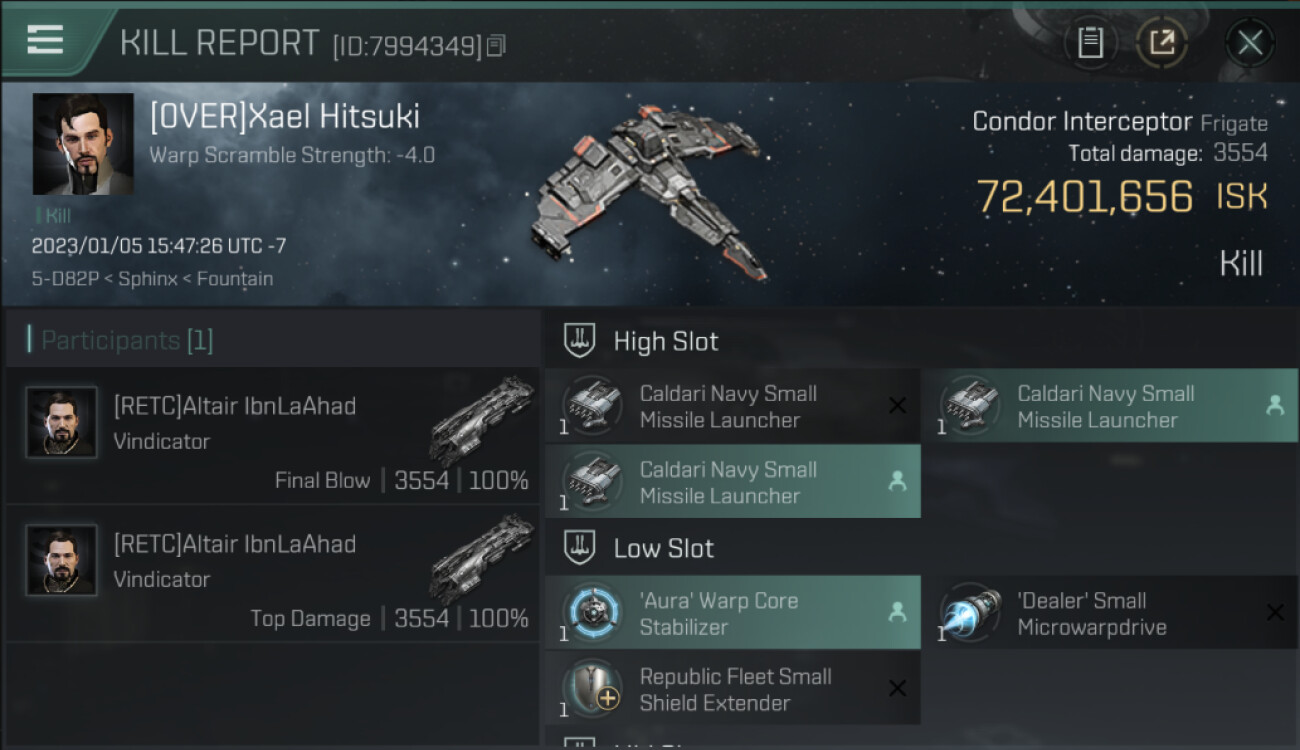This screenshot has width=1300, height=750.
Task: Close the Kill Report window
Action: pos(1249,42)
